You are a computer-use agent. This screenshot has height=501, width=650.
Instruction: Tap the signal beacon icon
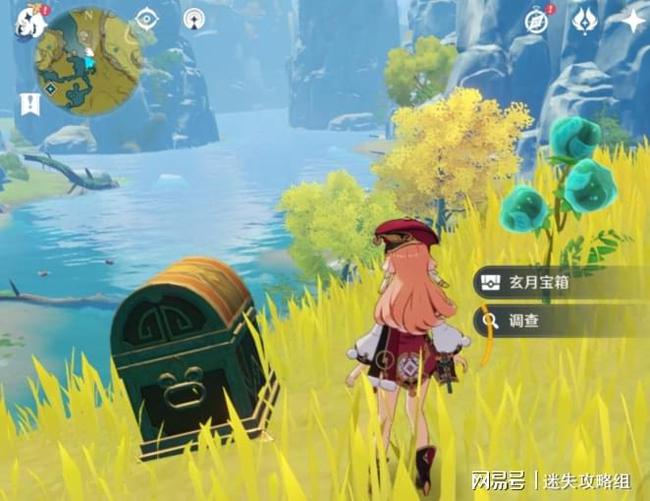194,19
